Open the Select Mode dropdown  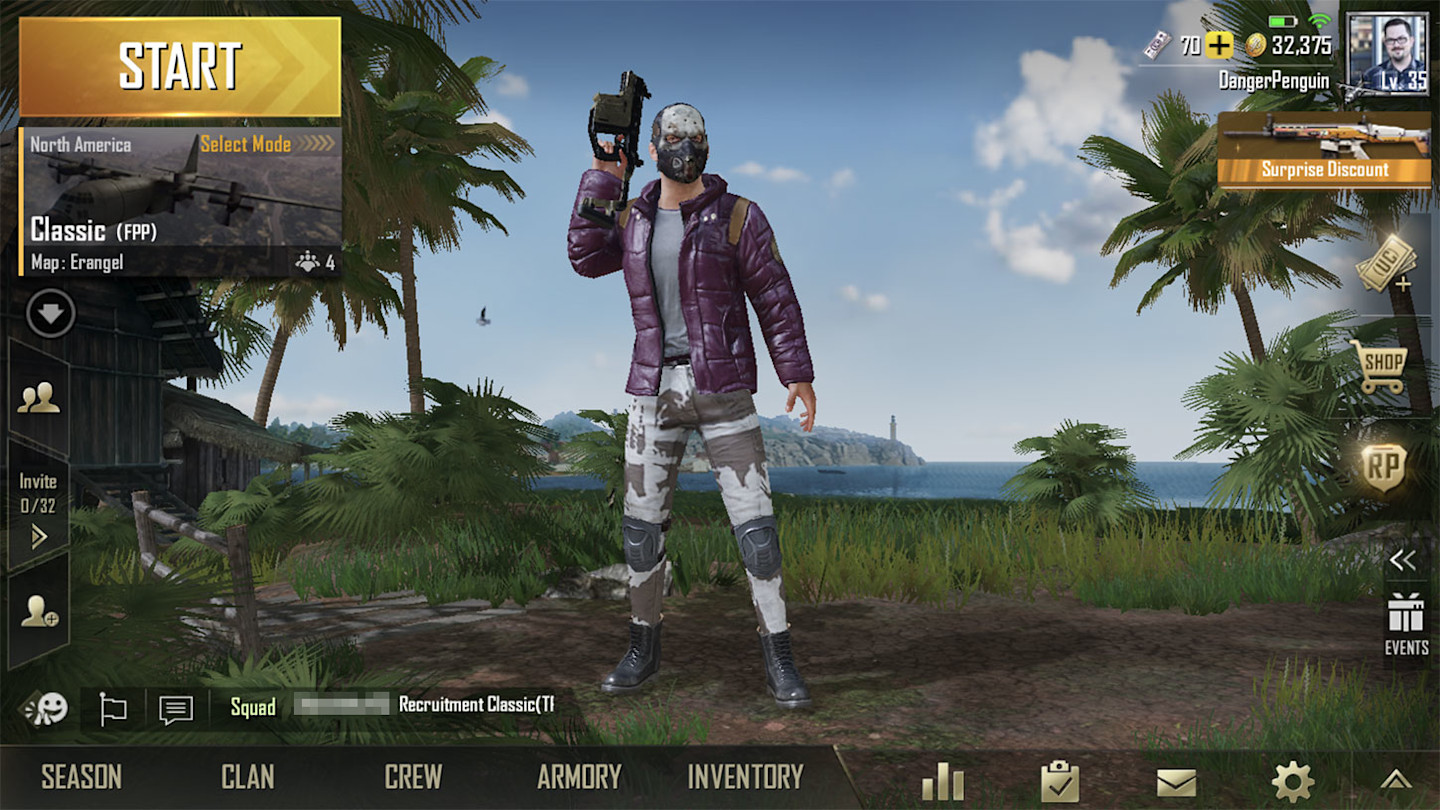coord(246,144)
